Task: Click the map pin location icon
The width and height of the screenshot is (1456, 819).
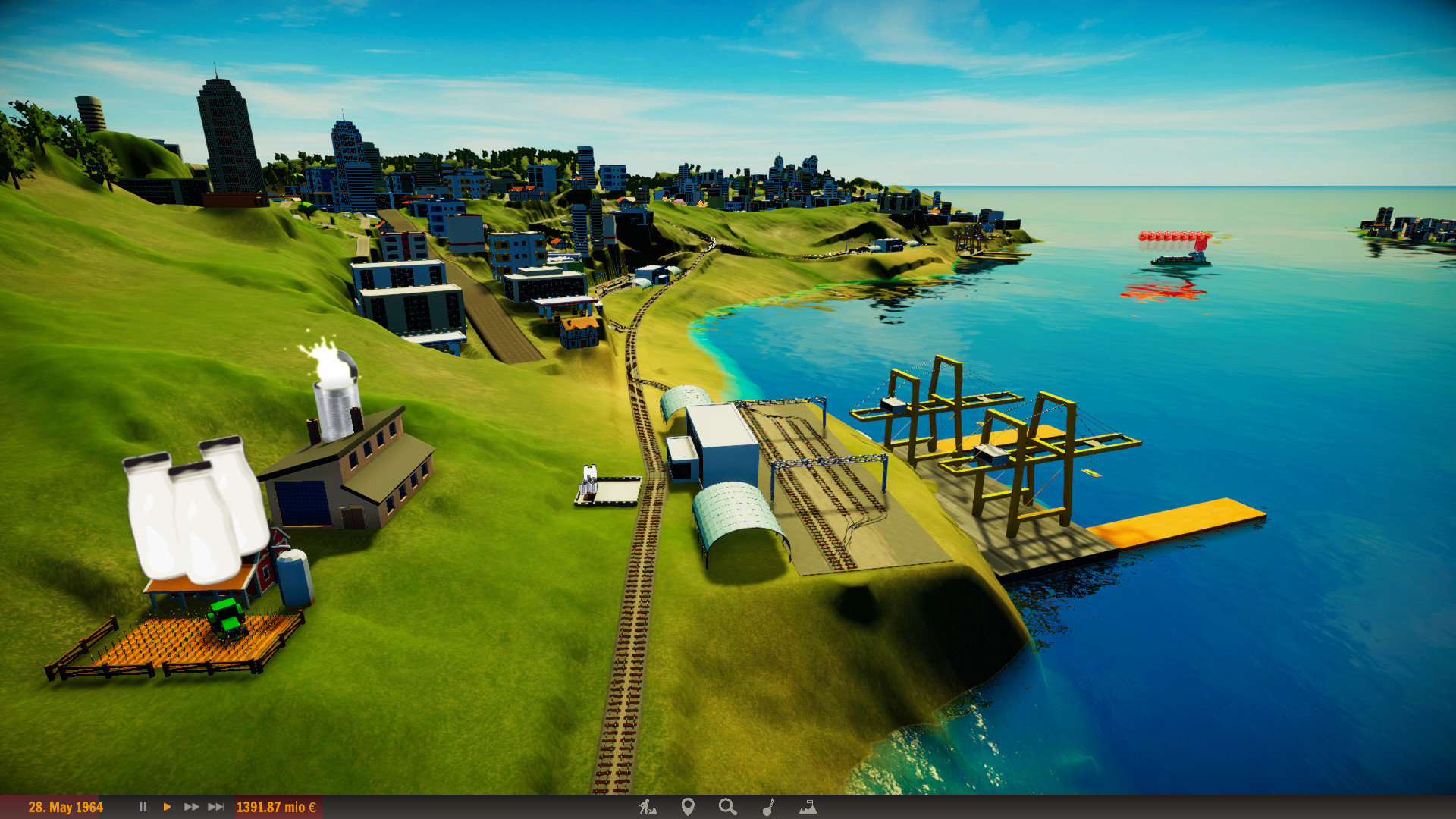Action: [x=688, y=807]
